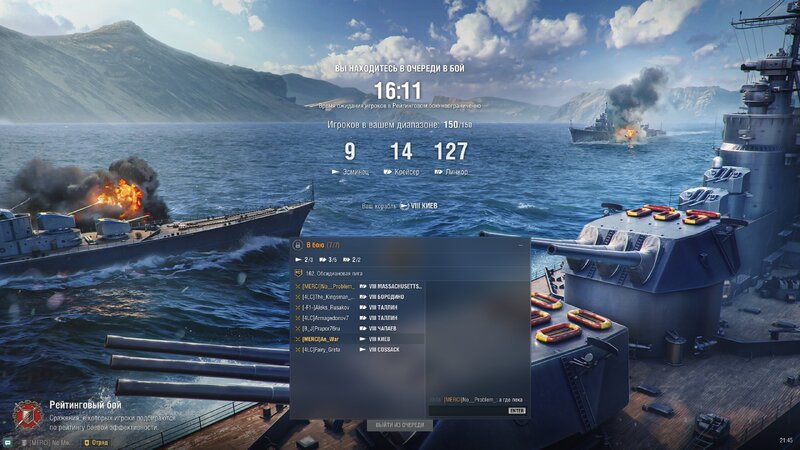Open the Отряд tab in the bottom bar

tap(98, 441)
